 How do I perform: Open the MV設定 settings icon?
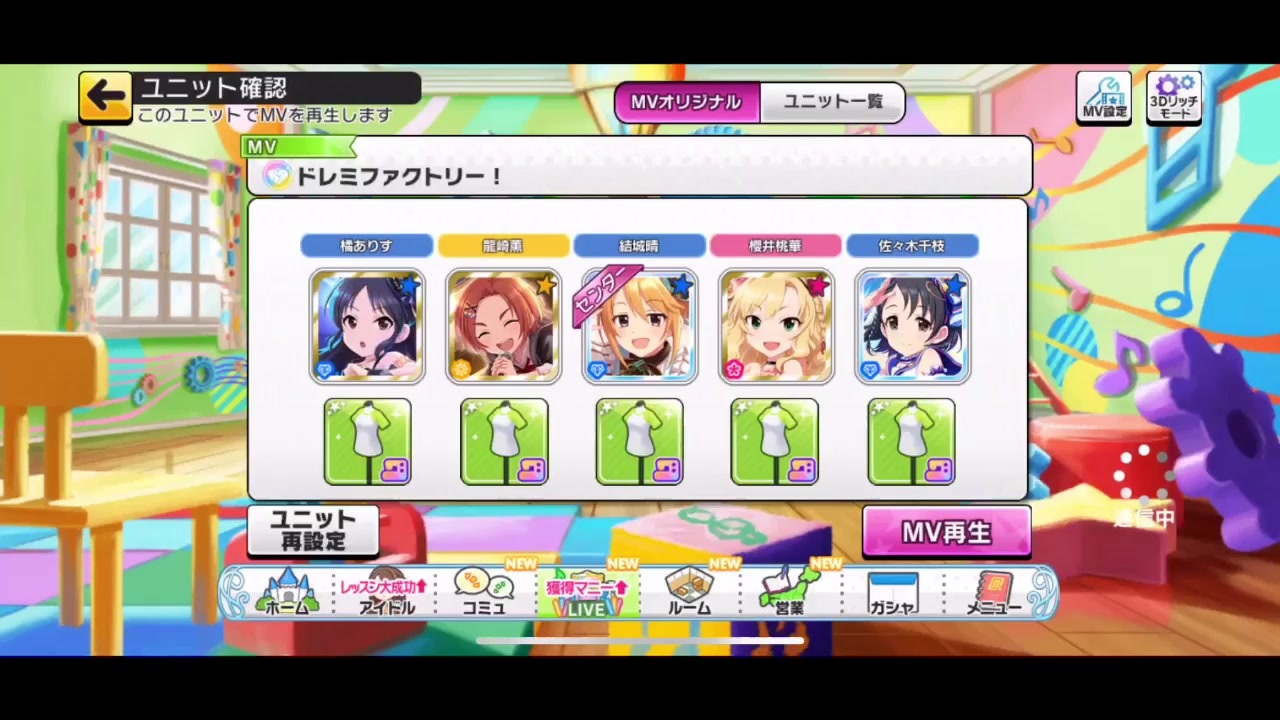point(1104,97)
